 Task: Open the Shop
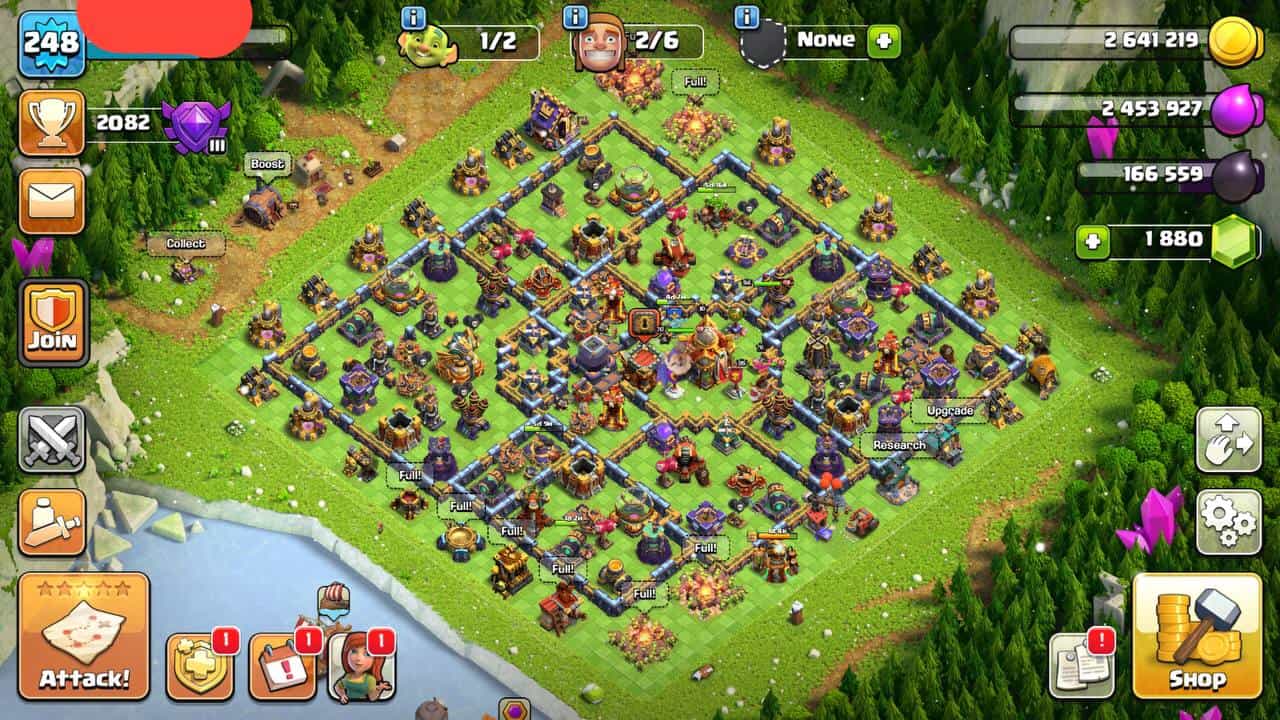click(1196, 636)
